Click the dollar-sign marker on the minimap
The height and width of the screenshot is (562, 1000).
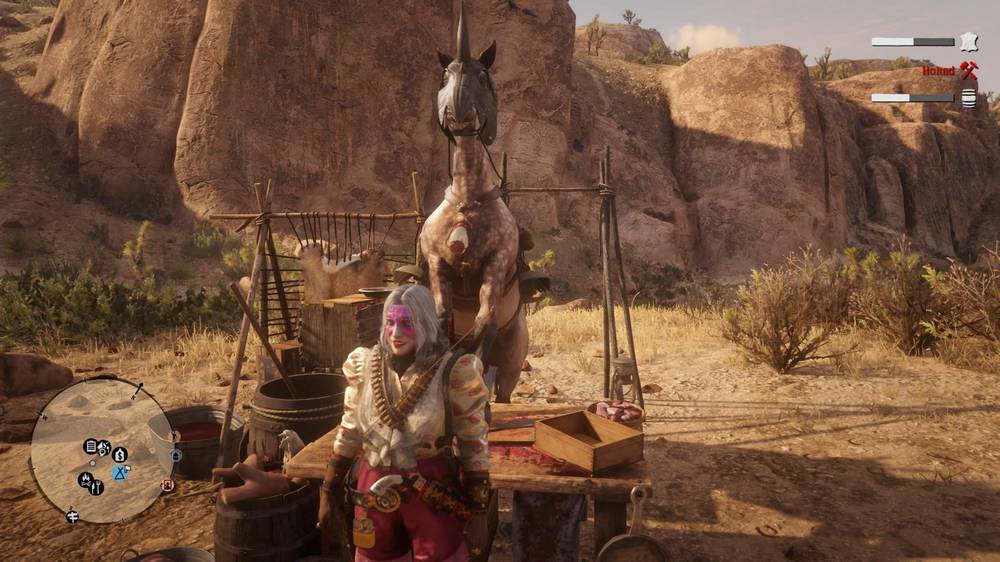click(120, 454)
